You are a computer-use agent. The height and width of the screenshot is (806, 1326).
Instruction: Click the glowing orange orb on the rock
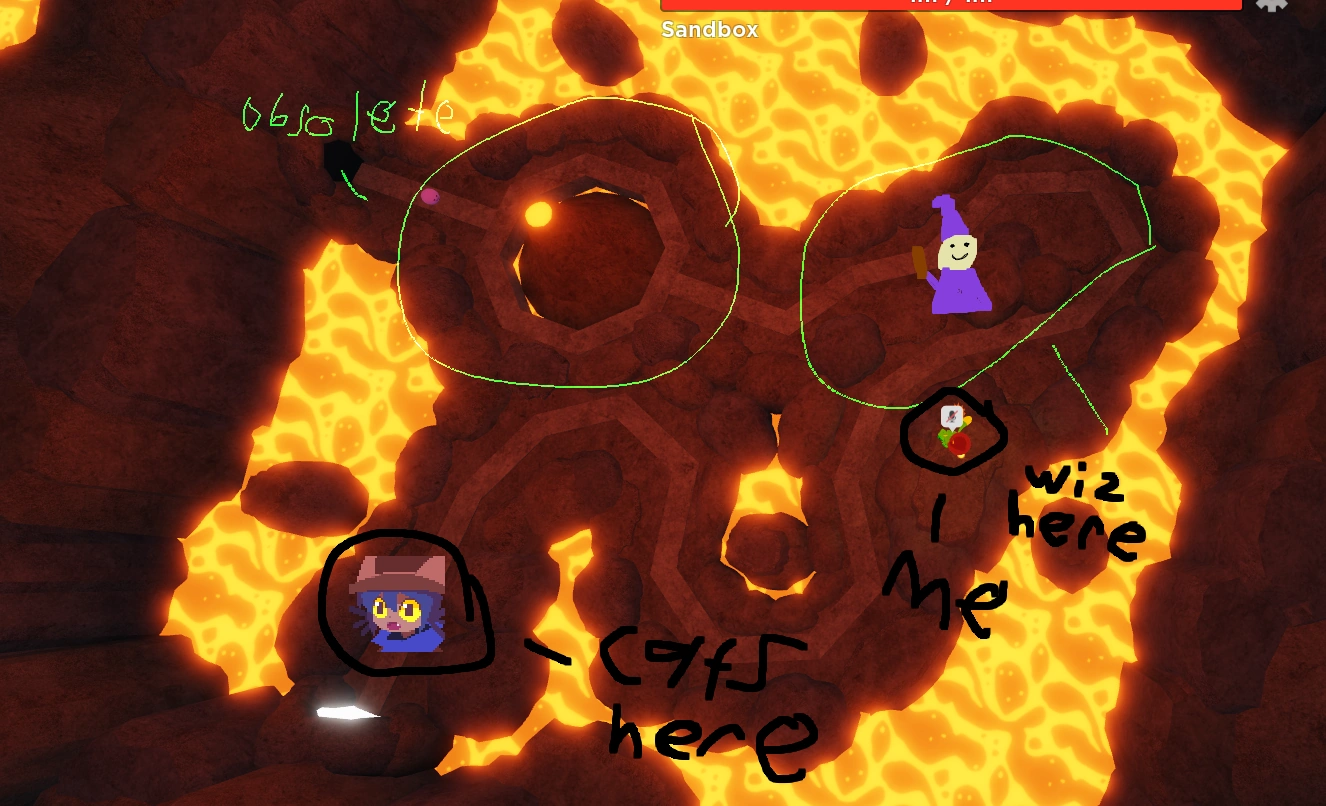[538, 212]
